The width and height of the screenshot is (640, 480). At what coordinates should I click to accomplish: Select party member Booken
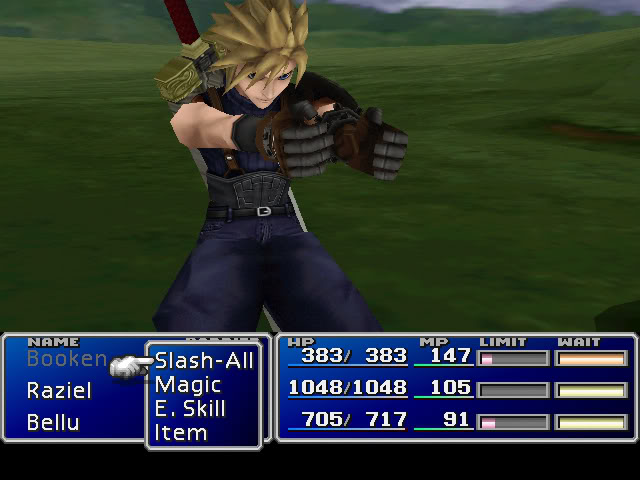66,358
